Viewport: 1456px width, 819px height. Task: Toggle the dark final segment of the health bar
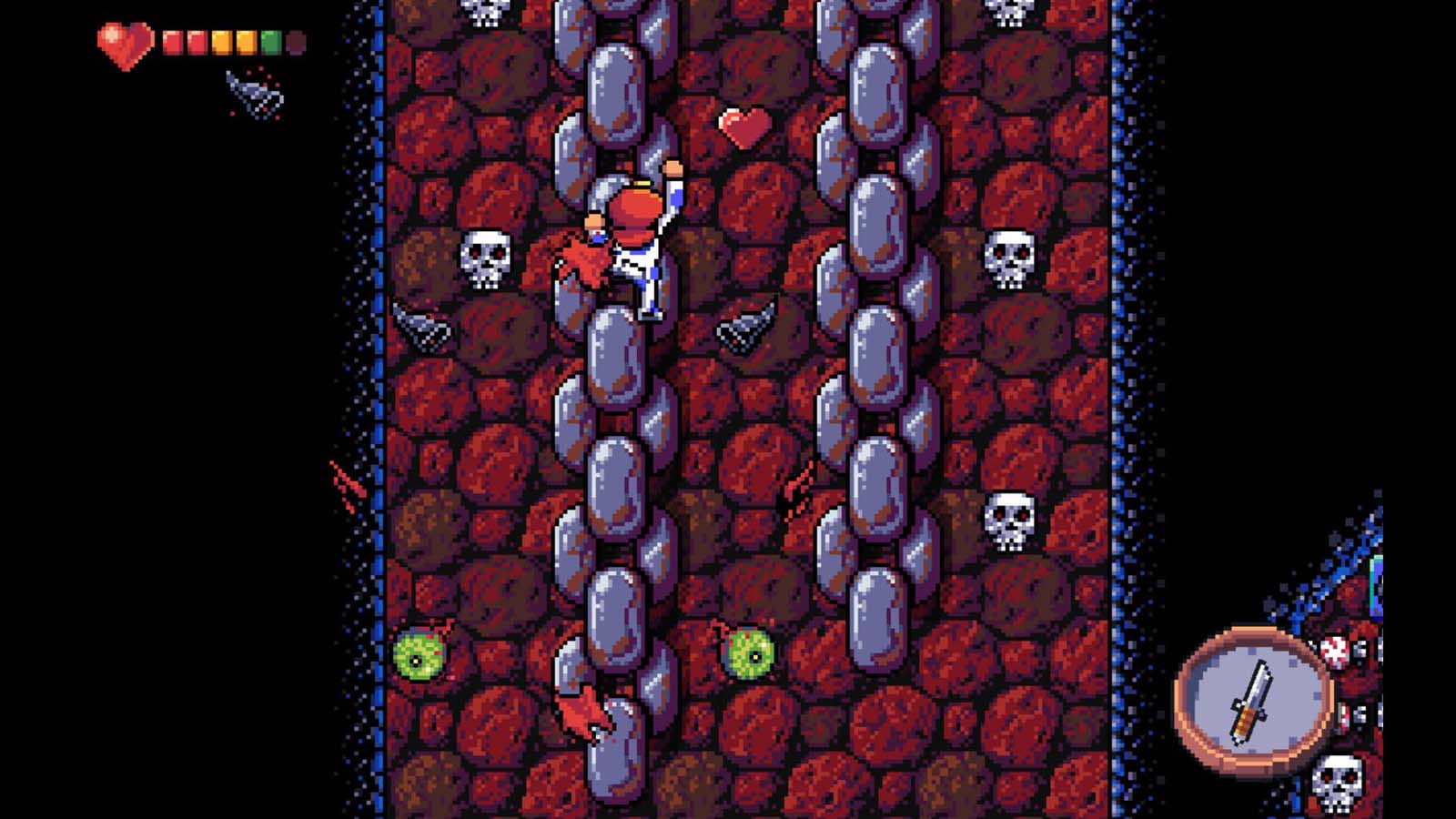click(295, 41)
